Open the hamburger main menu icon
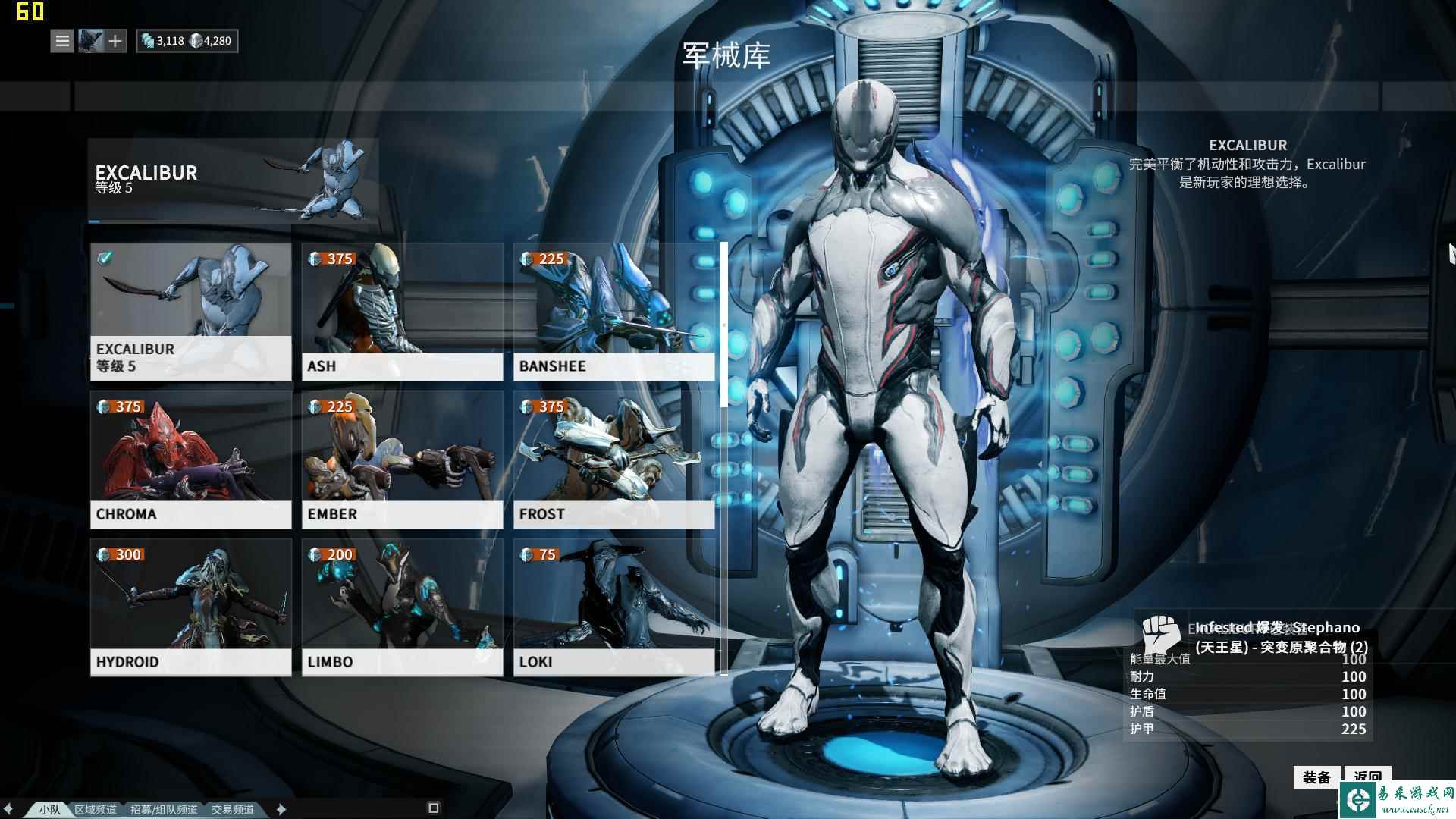 pos(61,41)
